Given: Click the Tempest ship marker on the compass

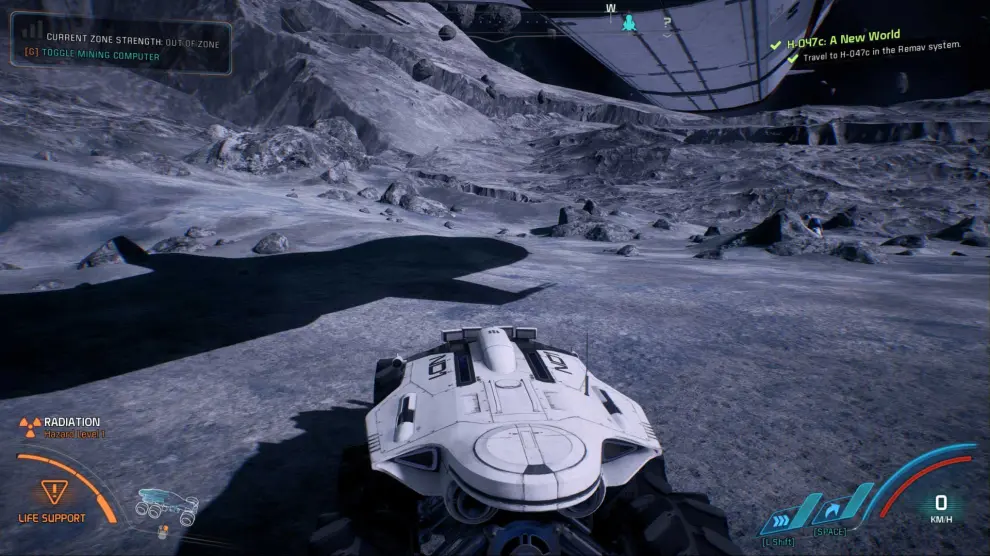Looking at the screenshot, I should click(629, 21).
